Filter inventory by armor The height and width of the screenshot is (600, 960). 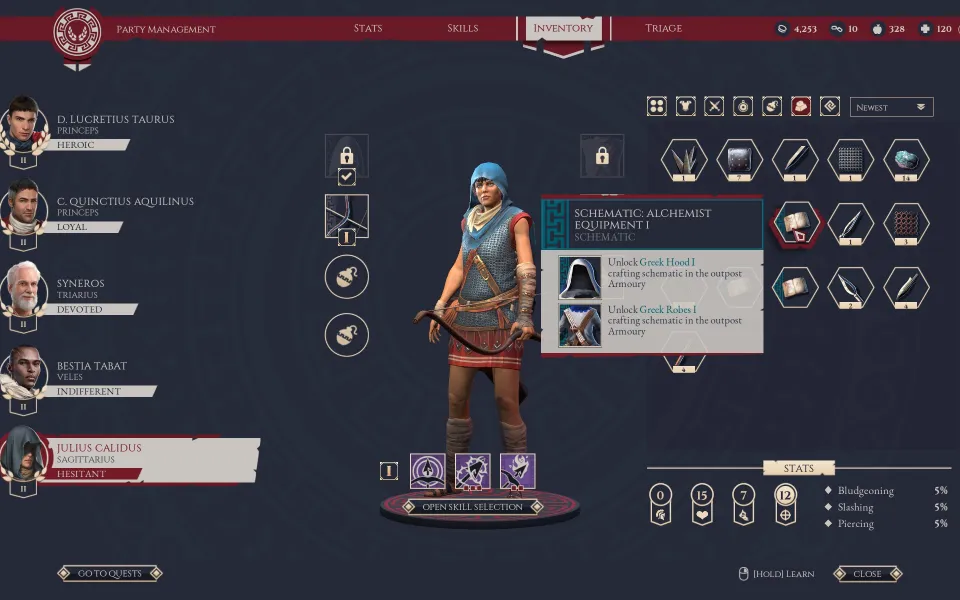685,106
